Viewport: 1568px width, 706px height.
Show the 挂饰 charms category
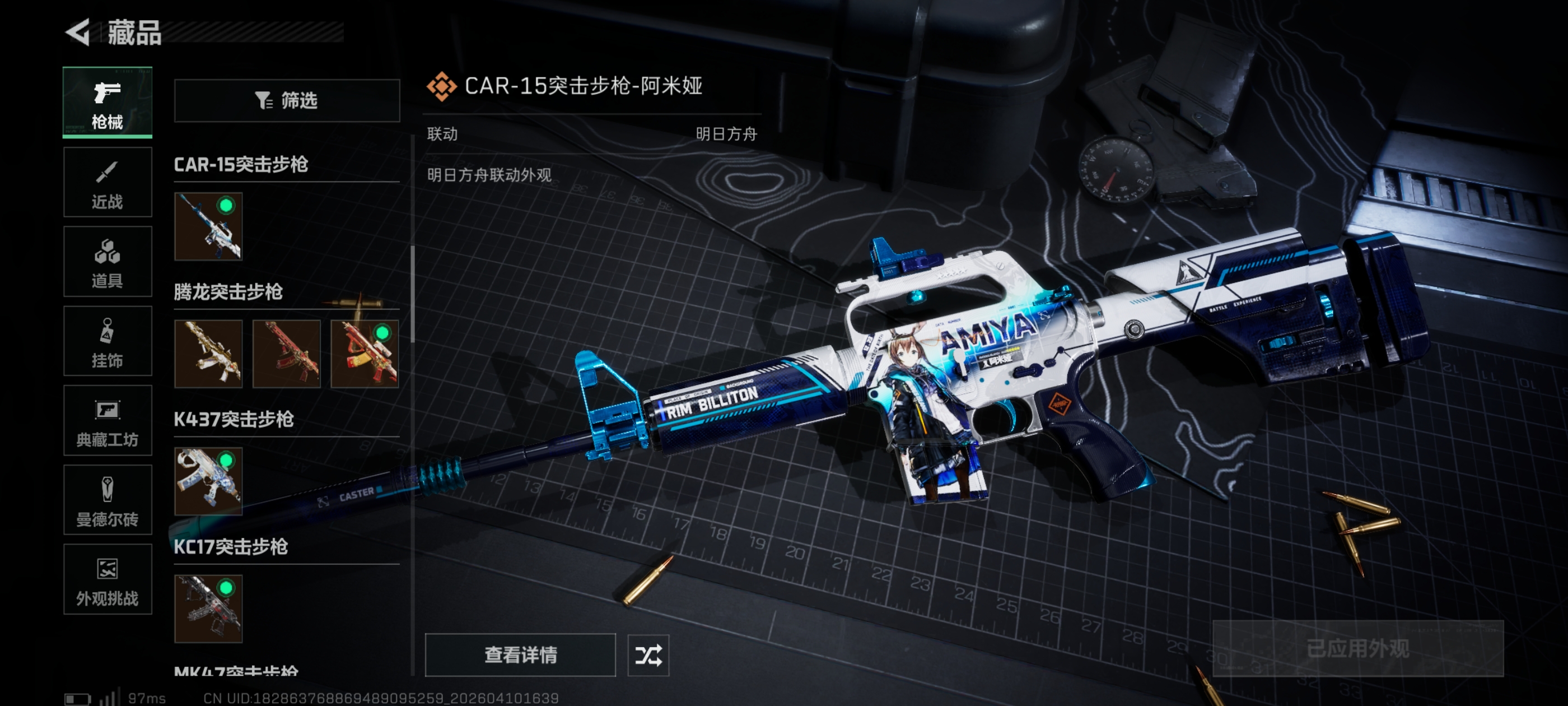pos(107,341)
